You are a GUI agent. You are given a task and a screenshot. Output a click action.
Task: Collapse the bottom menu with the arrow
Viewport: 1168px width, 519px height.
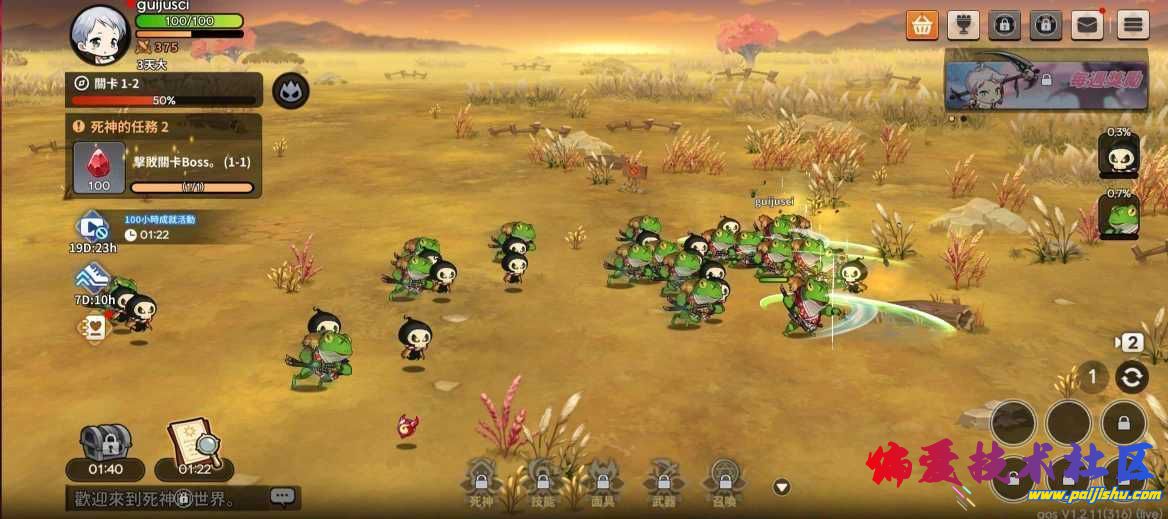(782, 488)
